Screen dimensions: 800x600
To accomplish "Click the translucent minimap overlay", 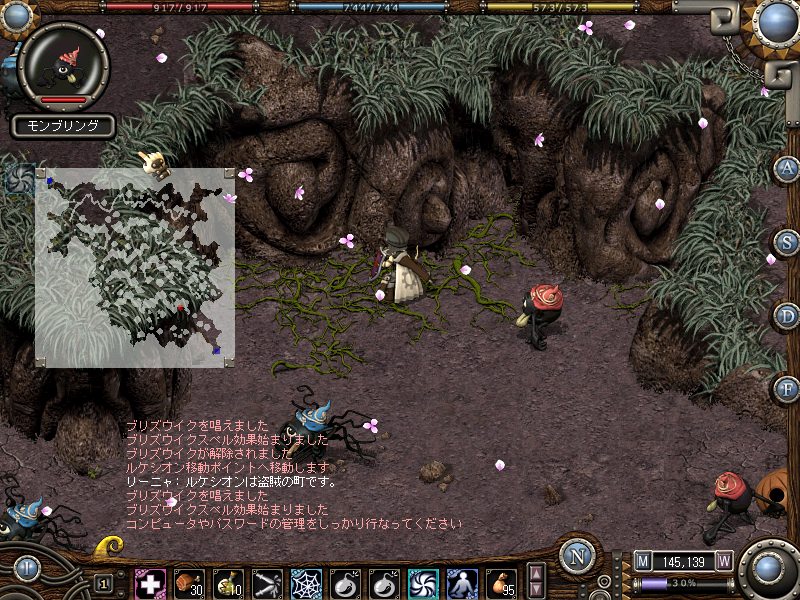I will click(135, 267).
